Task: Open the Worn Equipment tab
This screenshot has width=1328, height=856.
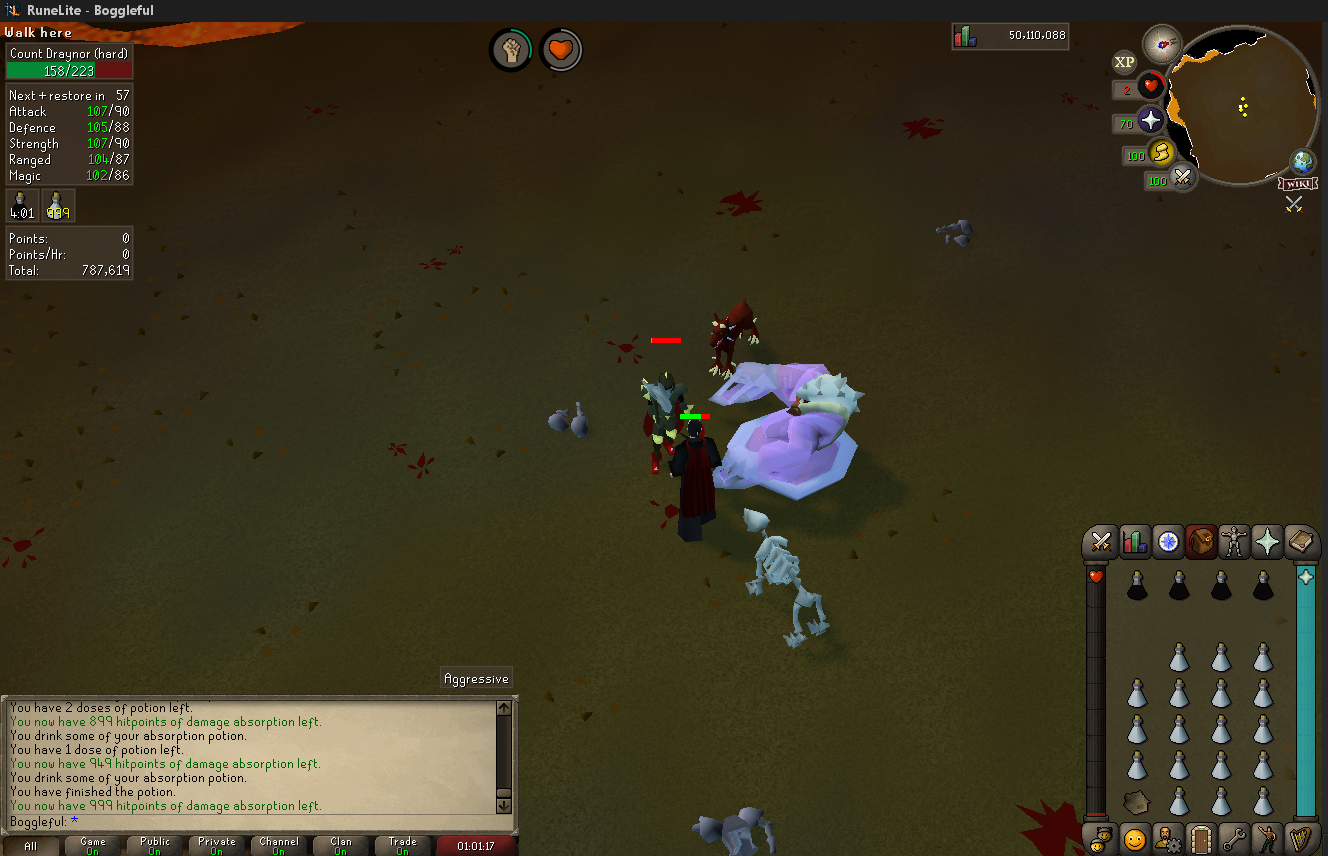Action: pos(1234,542)
